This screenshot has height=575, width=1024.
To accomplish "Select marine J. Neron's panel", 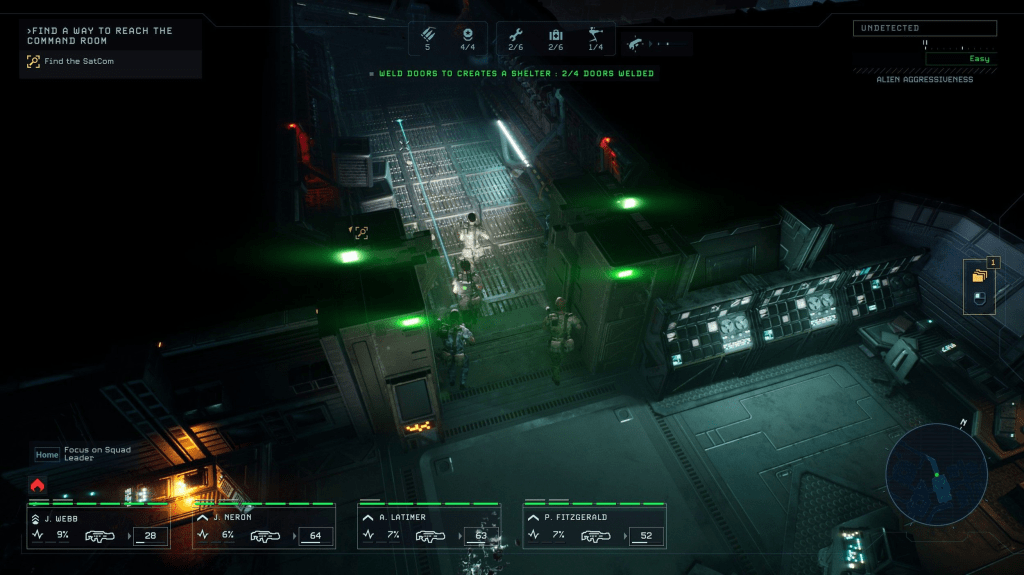I will (264, 527).
